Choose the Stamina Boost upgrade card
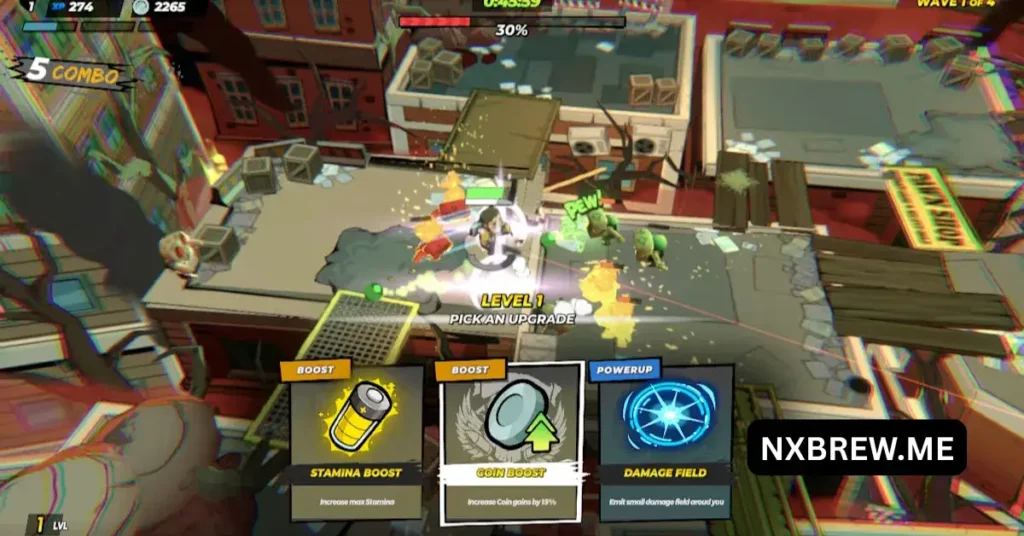Screen dimensions: 1024x536 [356, 442]
